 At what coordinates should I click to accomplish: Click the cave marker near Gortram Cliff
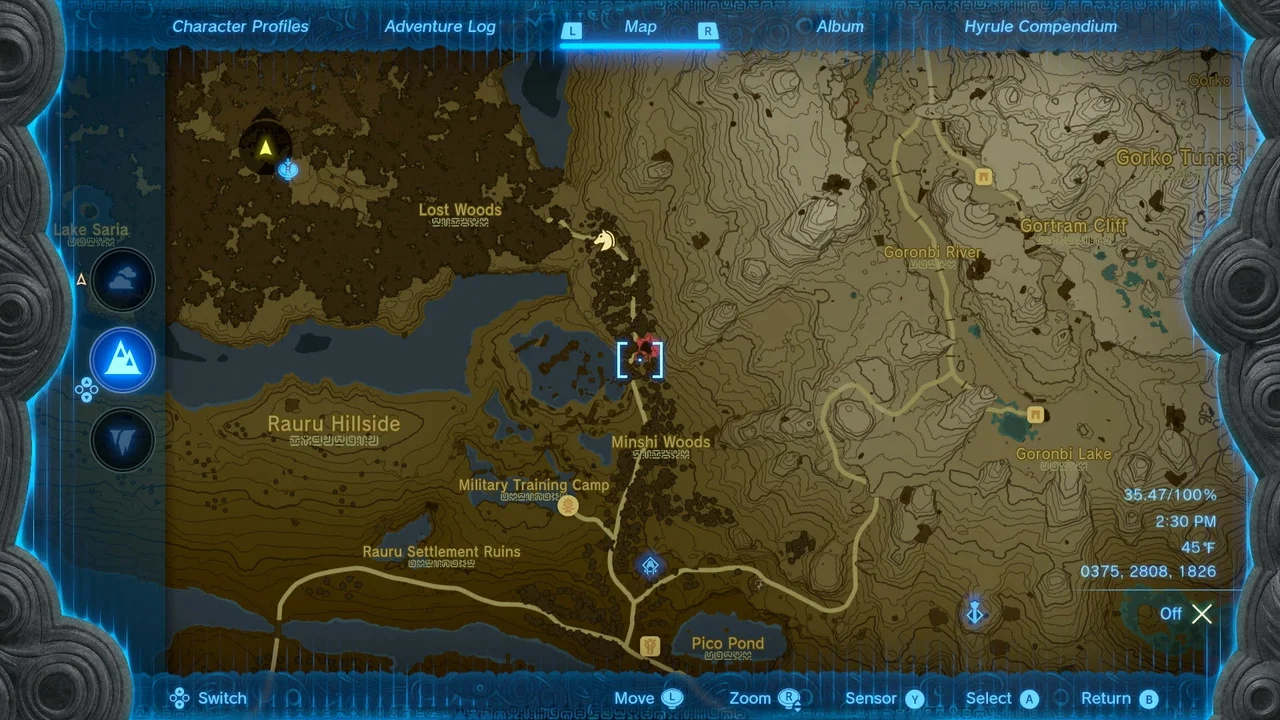click(983, 177)
